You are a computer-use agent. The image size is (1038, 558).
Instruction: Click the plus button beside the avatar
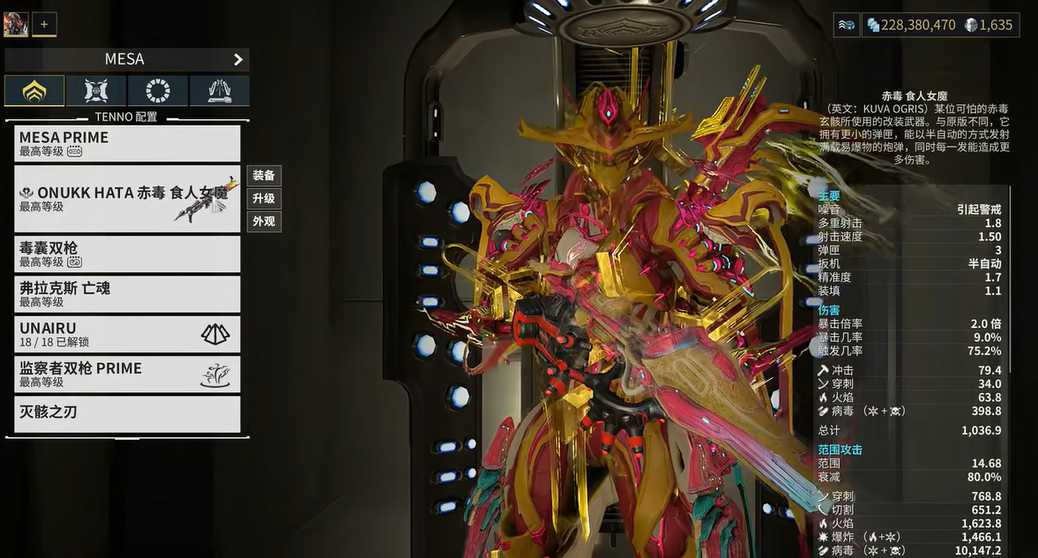pos(44,24)
